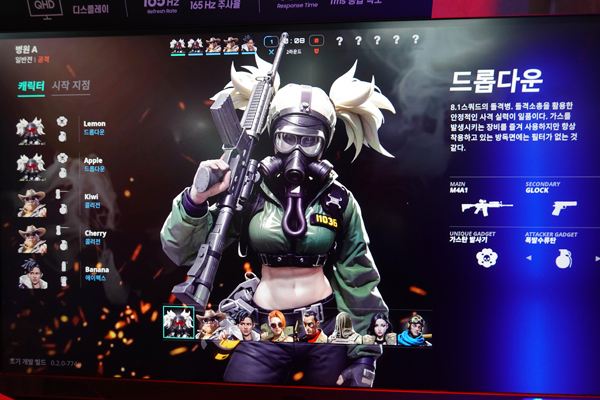
Task: Select the M4A1 main weapon
Action: 486,207
